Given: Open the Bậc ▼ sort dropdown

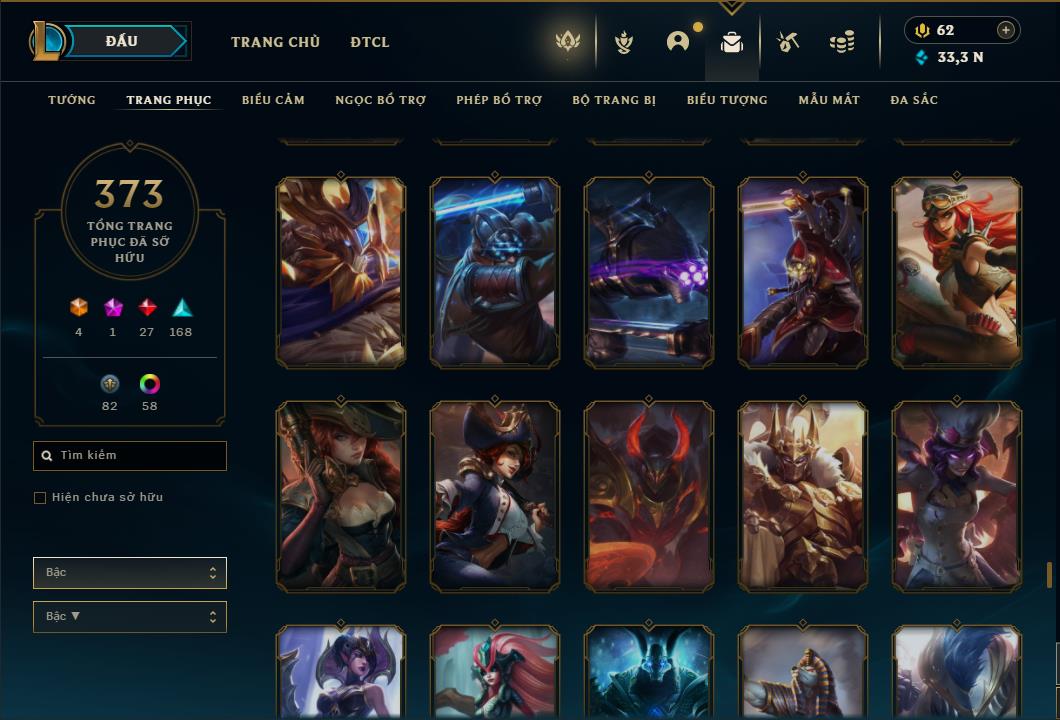Looking at the screenshot, I should click(130, 617).
